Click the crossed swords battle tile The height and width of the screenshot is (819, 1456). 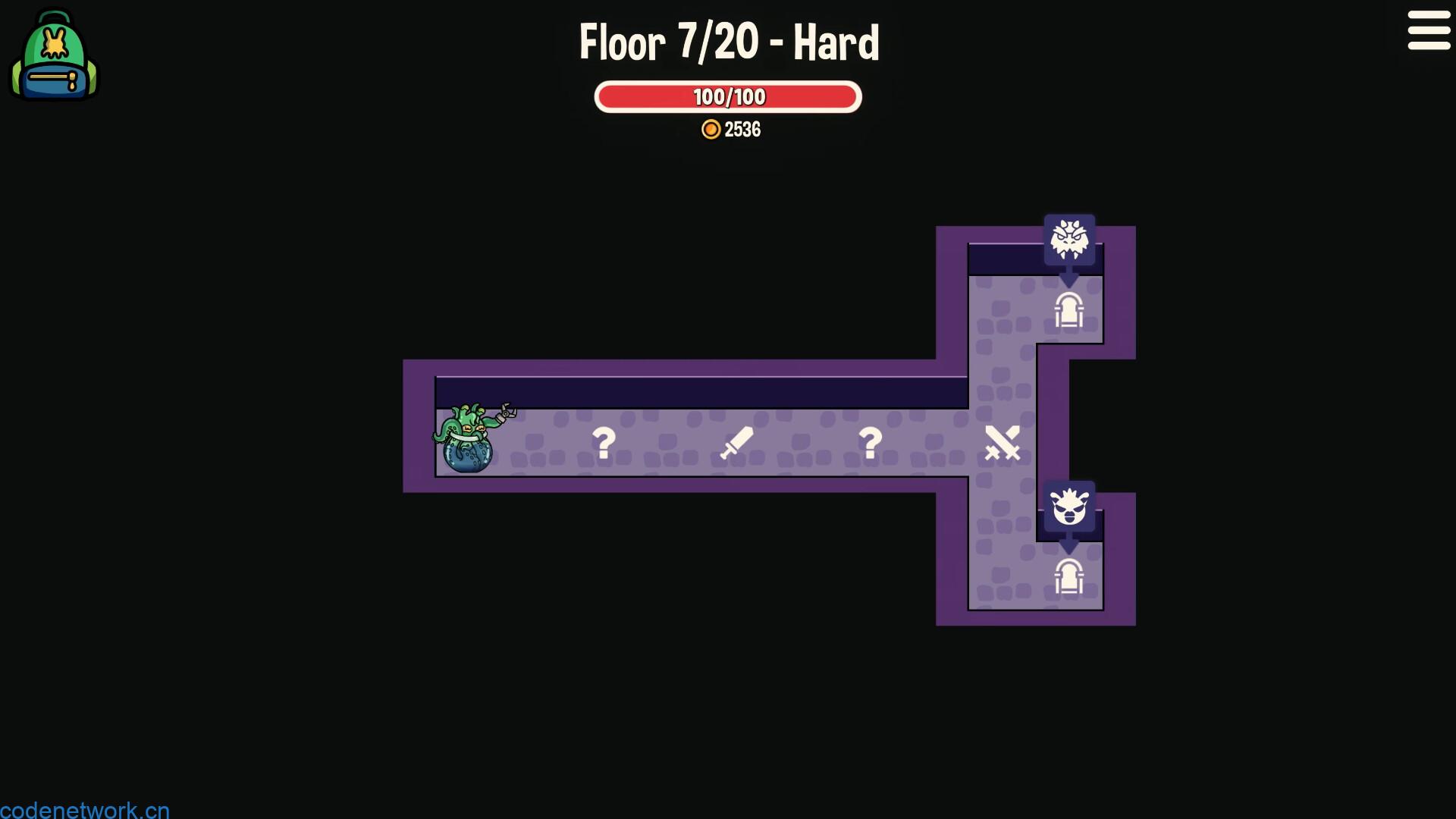(1003, 442)
